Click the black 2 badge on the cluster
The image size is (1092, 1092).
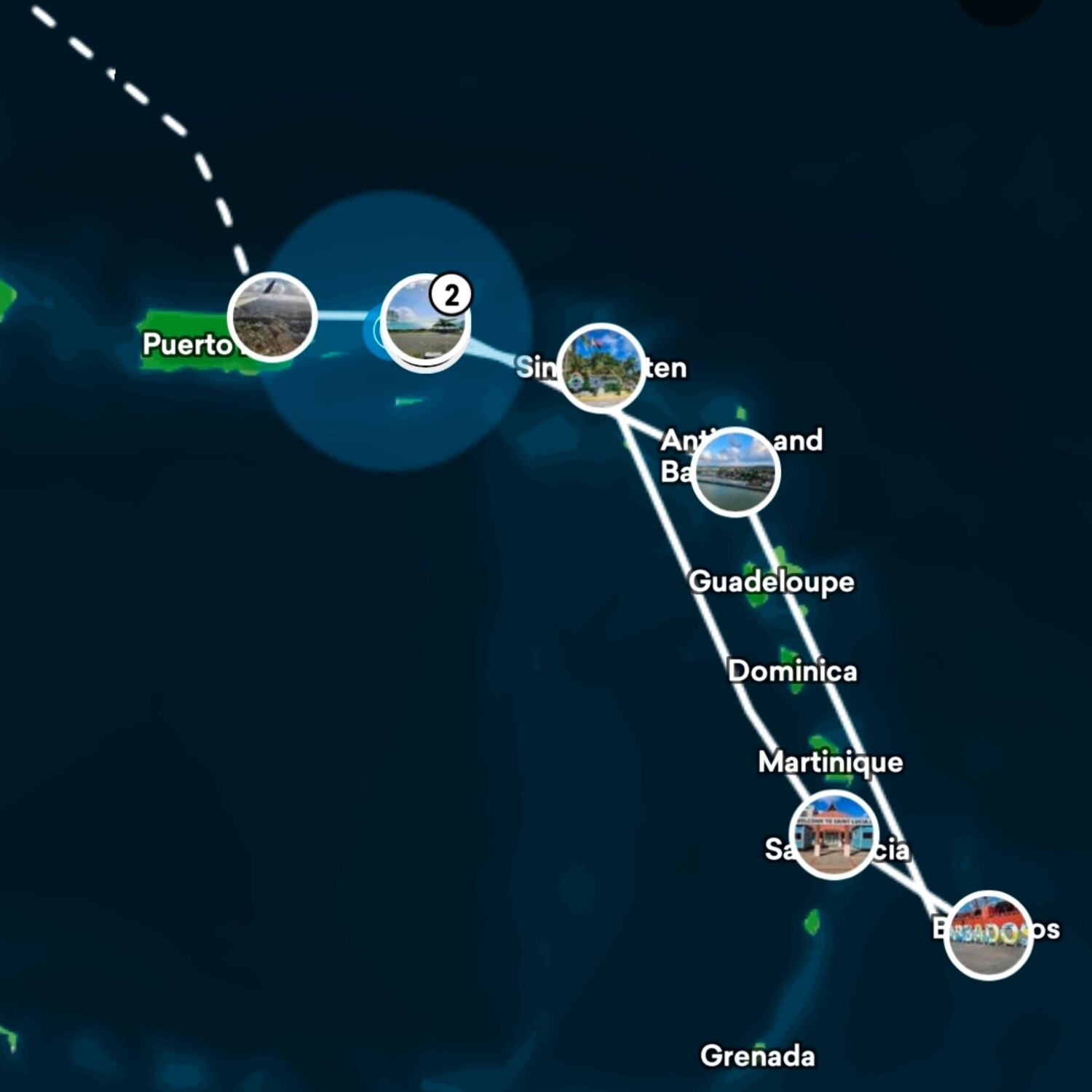[x=453, y=294]
